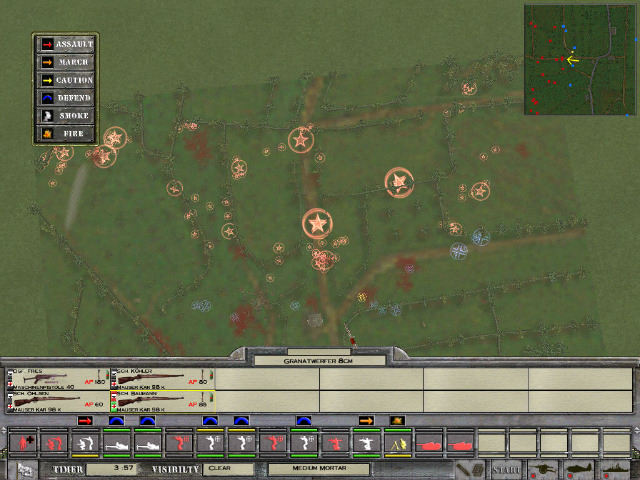Select soldier Köhler in the squad panel

tap(161, 378)
